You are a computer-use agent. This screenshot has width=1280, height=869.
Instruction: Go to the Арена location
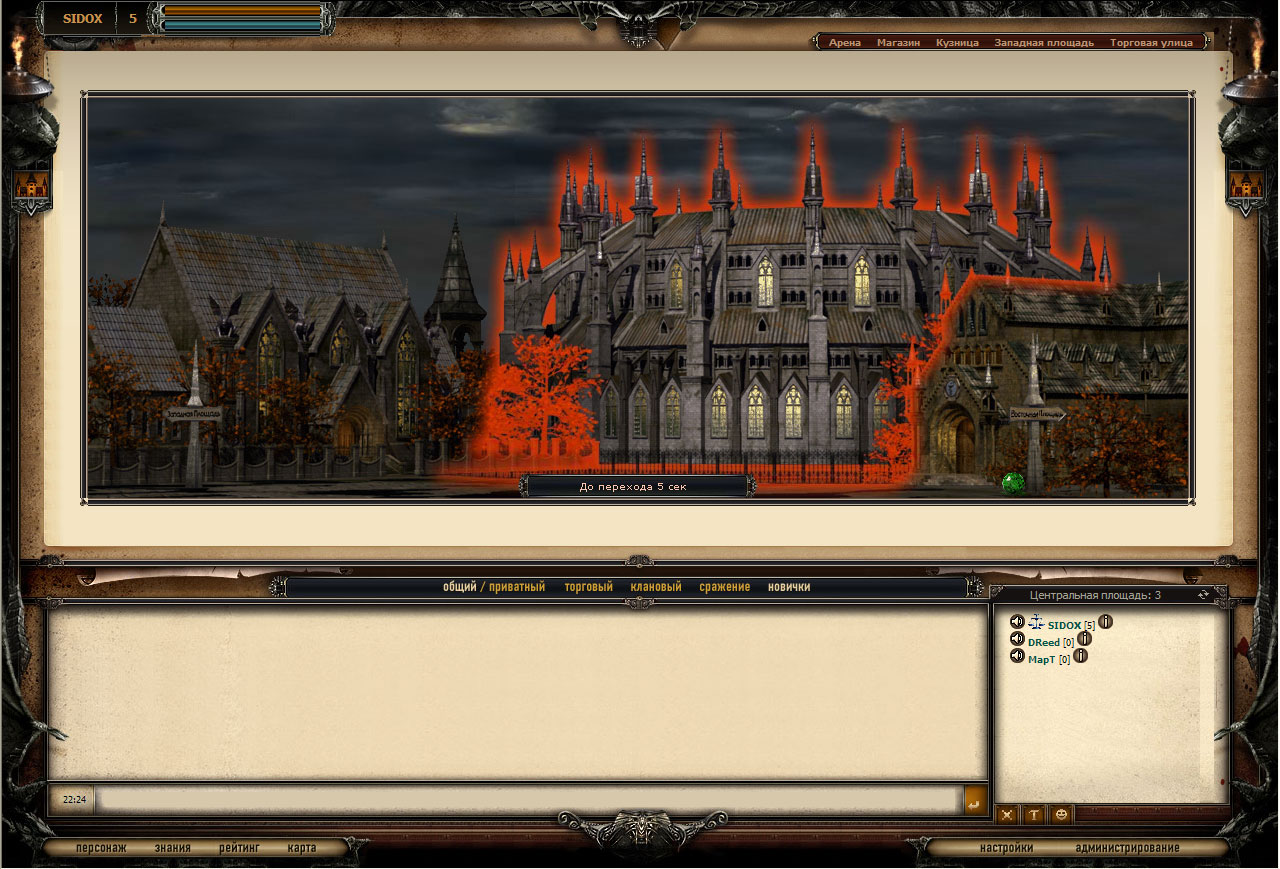pyautogui.click(x=844, y=43)
